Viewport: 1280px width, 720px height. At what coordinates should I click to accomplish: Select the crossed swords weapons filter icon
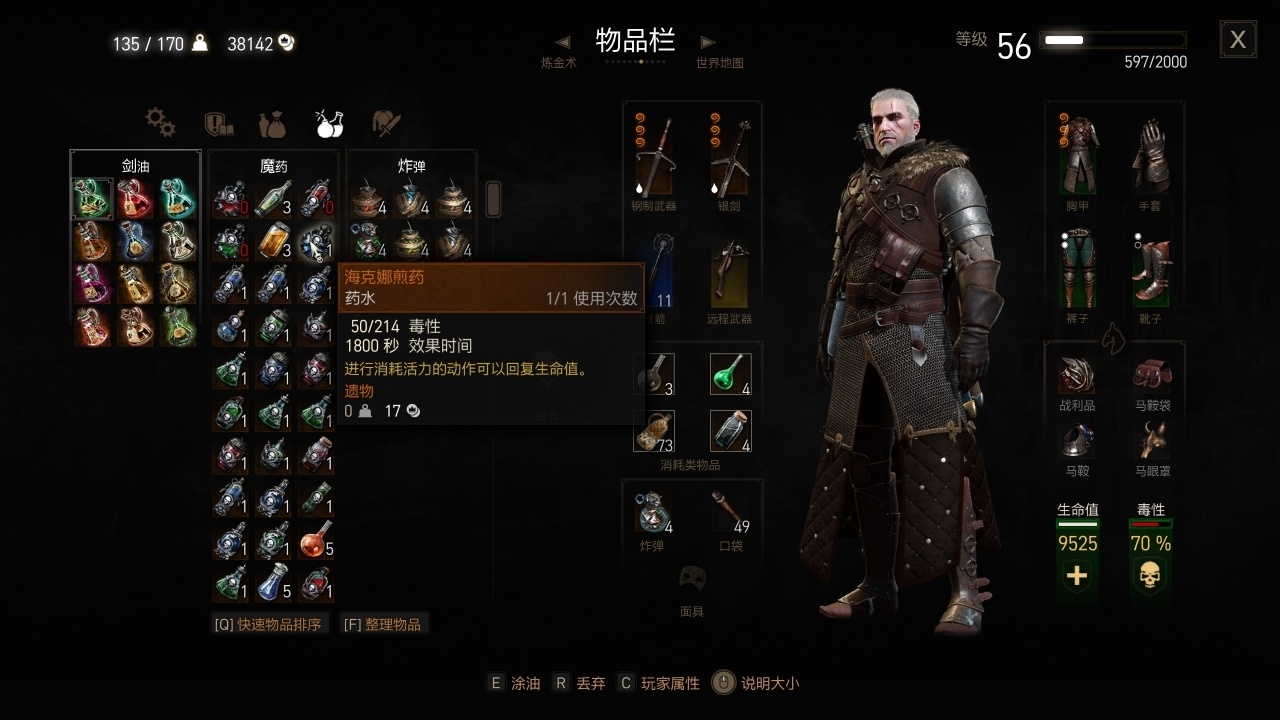385,123
